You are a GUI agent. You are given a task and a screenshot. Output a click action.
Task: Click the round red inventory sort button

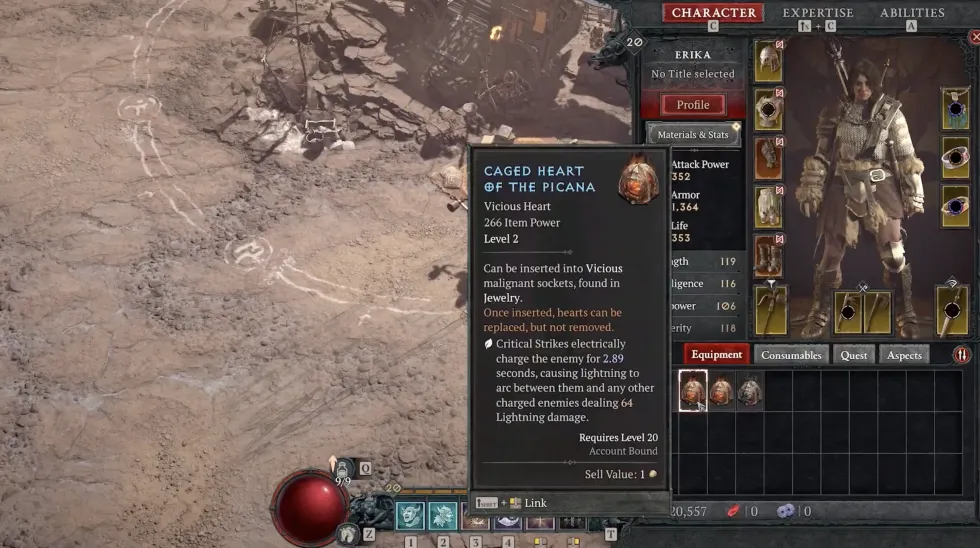point(961,355)
